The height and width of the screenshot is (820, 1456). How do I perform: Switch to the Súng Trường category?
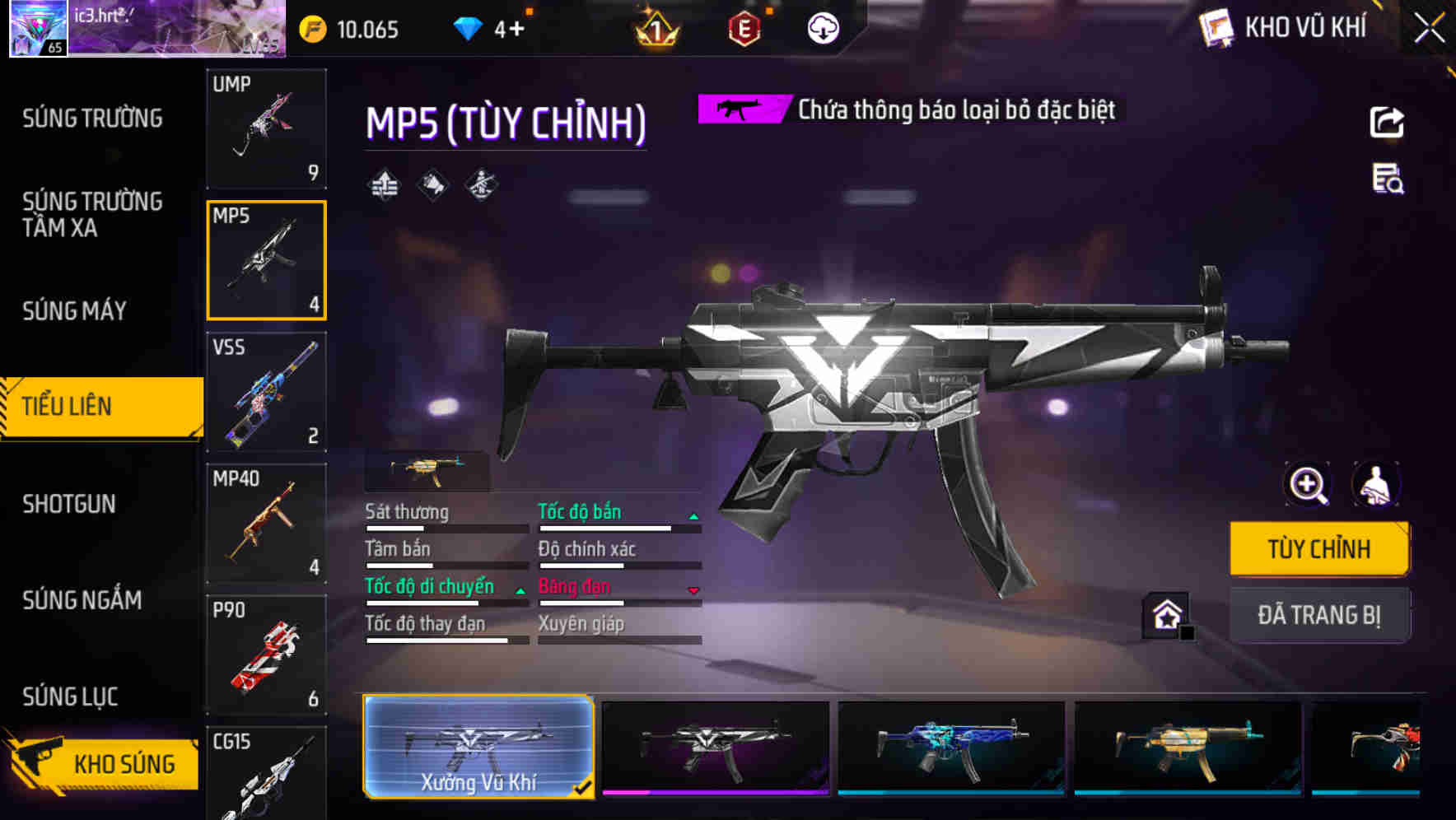(x=92, y=119)
